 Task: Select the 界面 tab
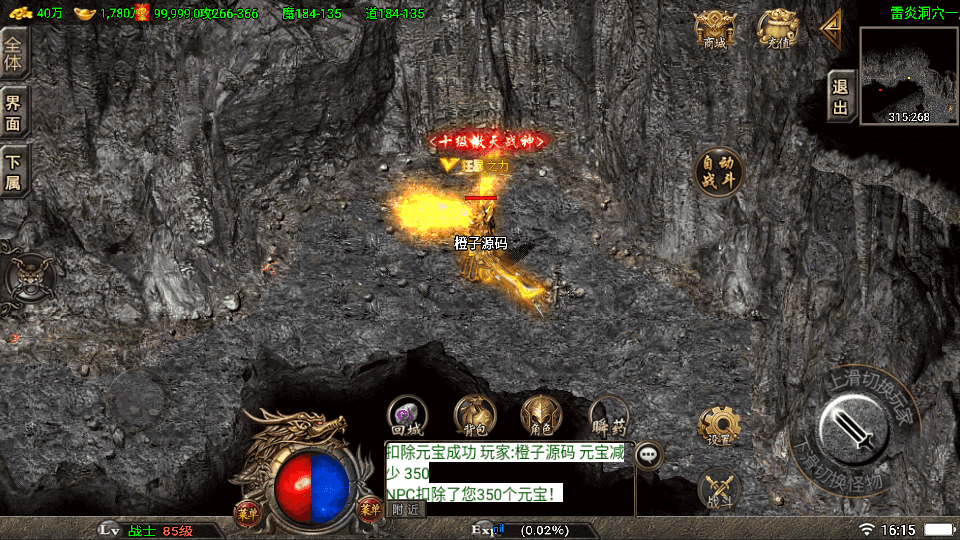click(14, 109)
